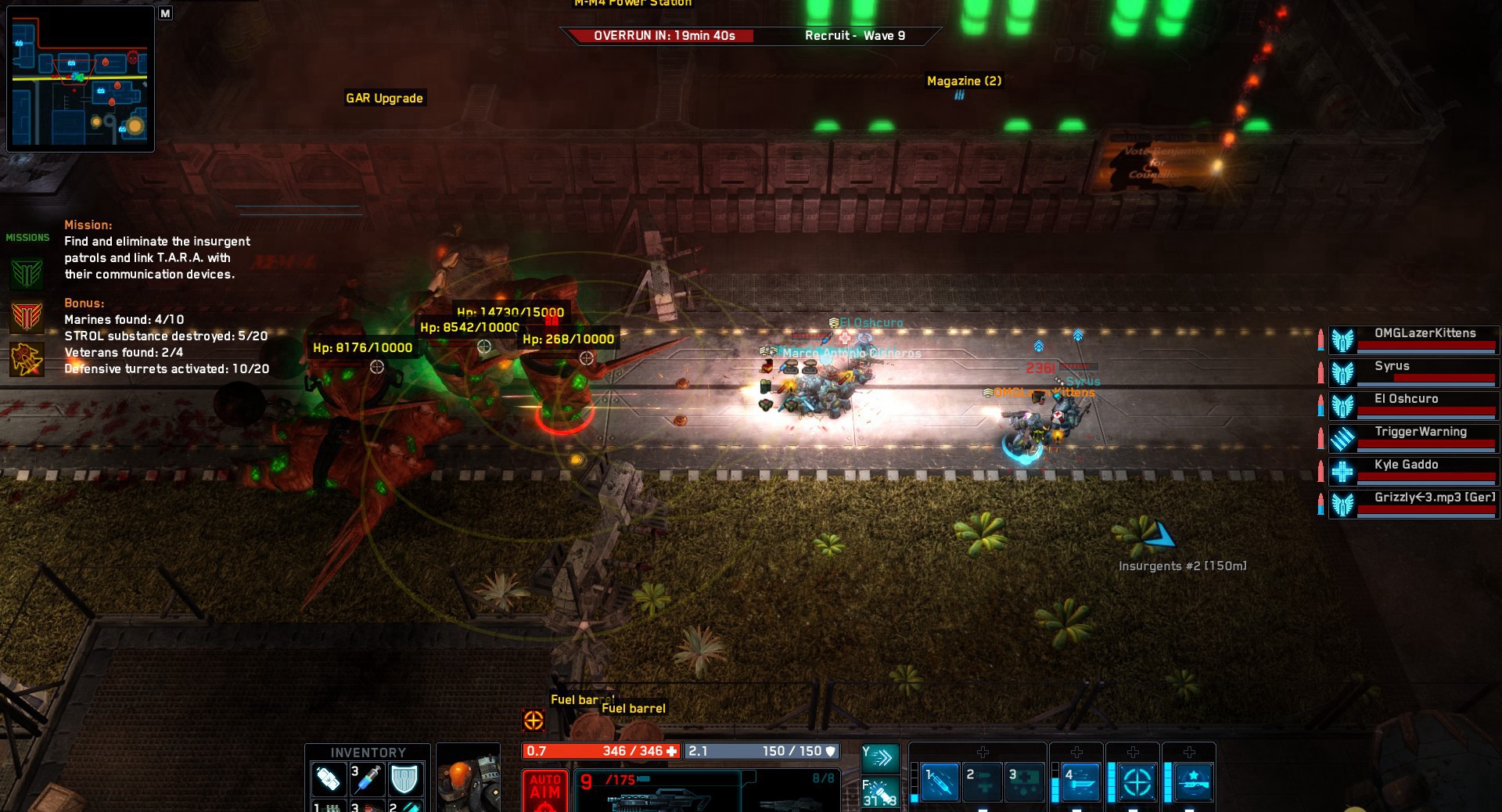Image resolution: width=1502 pixels, height=812 pixels.
Task: Activate the knife skill numbered 4
Action: click(x=1080, y=781)
